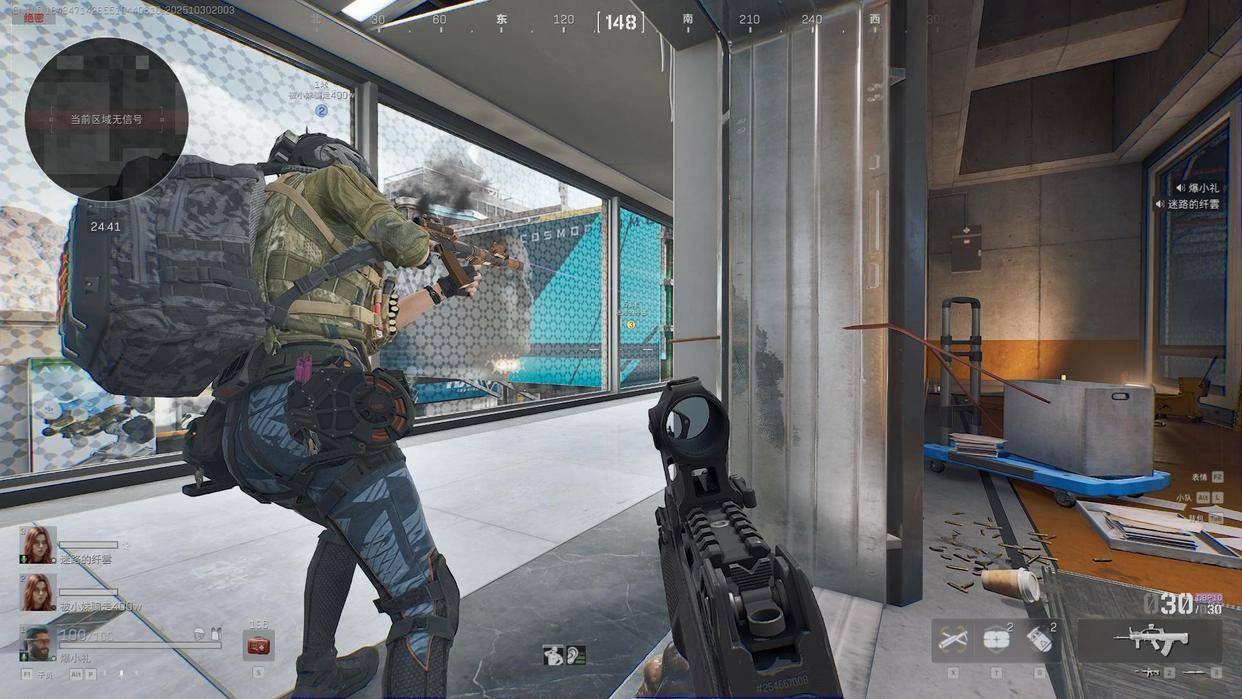Click the body armor vest status icon
This screenshot has width=1242, height=699.
tap(214, 633)
